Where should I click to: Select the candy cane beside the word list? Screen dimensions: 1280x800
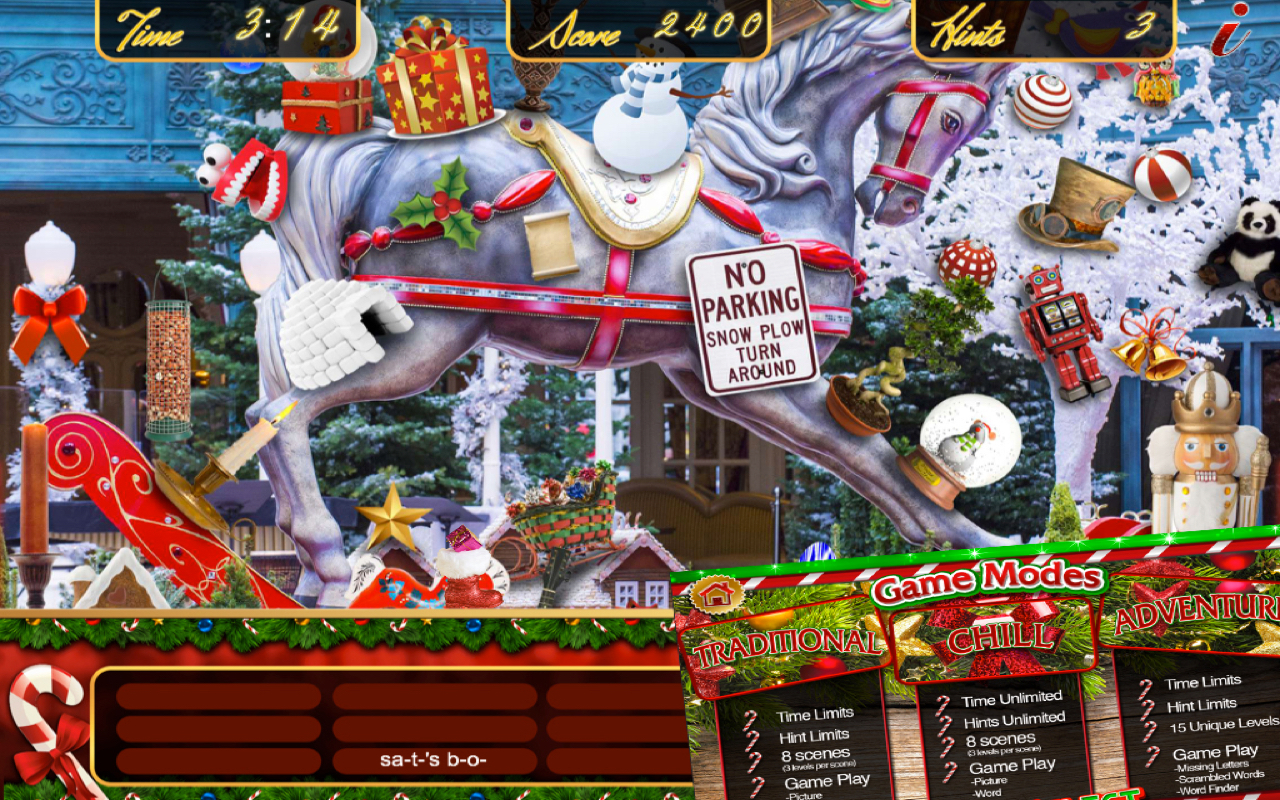[45, 720]
